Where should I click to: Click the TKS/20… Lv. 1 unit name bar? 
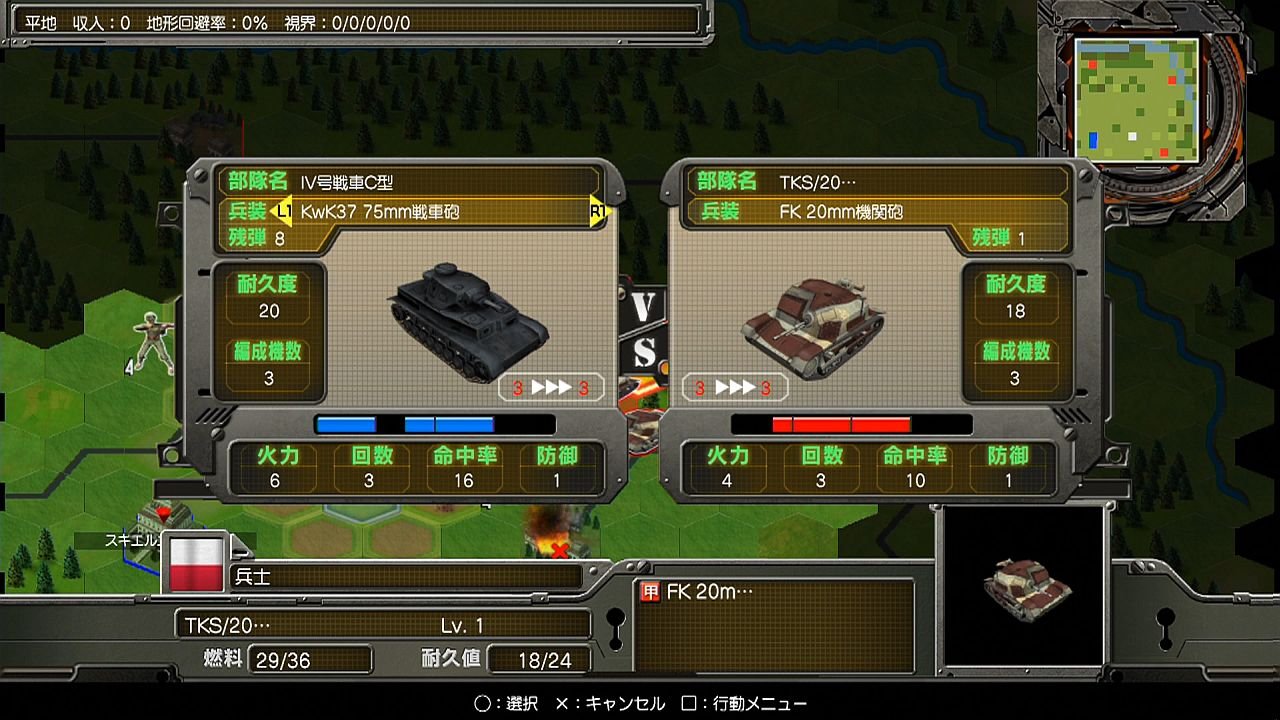click(x=383, y=626)
